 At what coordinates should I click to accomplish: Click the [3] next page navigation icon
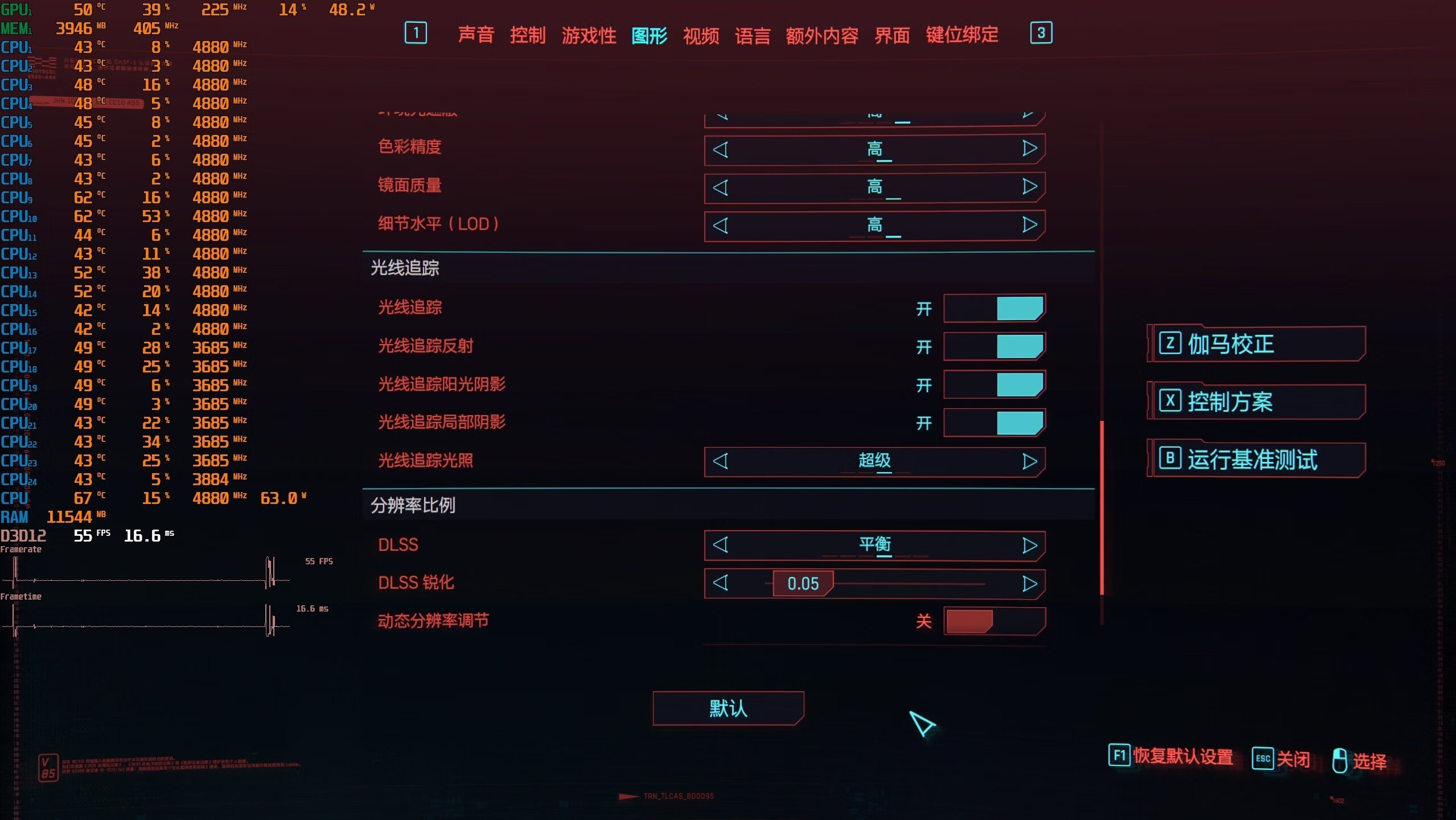click(1042, 33)
